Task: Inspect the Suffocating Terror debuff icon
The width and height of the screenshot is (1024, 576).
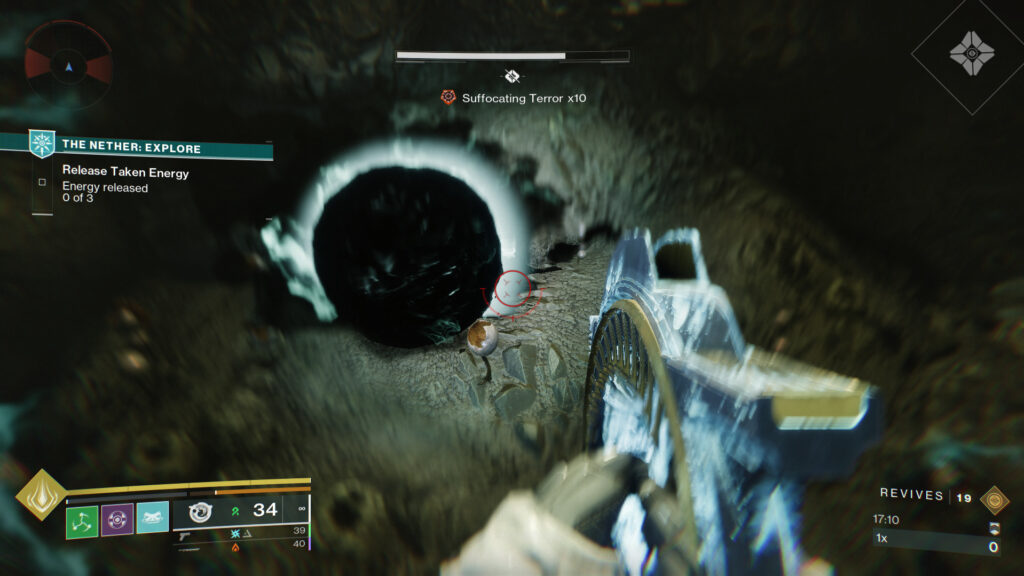Action: point(448,97)
